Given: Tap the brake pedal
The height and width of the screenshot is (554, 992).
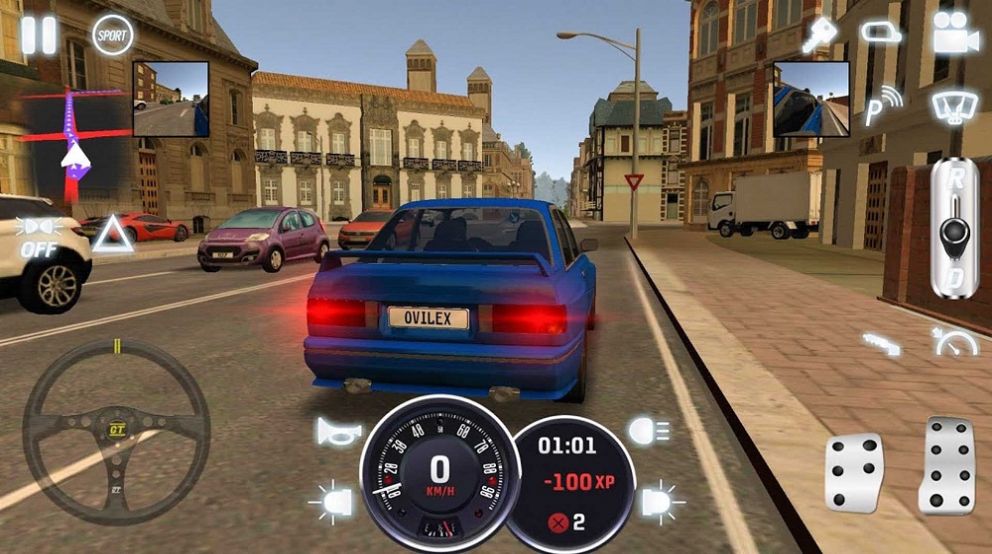Looking at the screenshot, I should pyautogui.click(x=853, y=472).
